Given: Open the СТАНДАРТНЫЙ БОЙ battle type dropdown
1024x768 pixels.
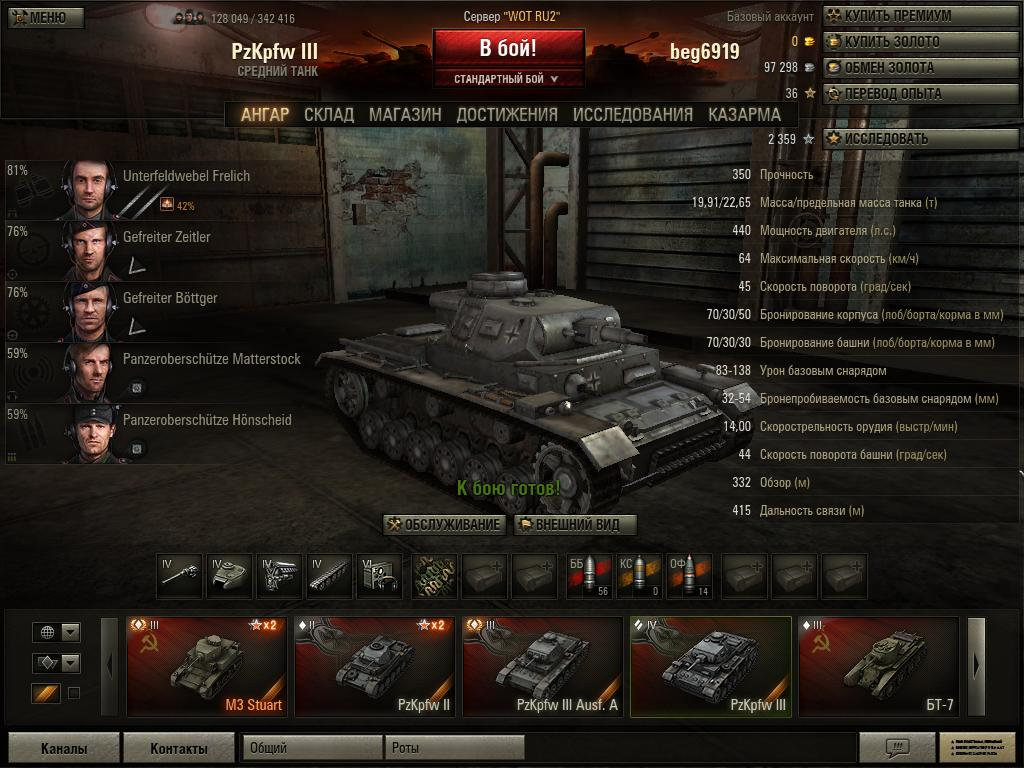Looking at the screenshot, I should click(507, 79).
